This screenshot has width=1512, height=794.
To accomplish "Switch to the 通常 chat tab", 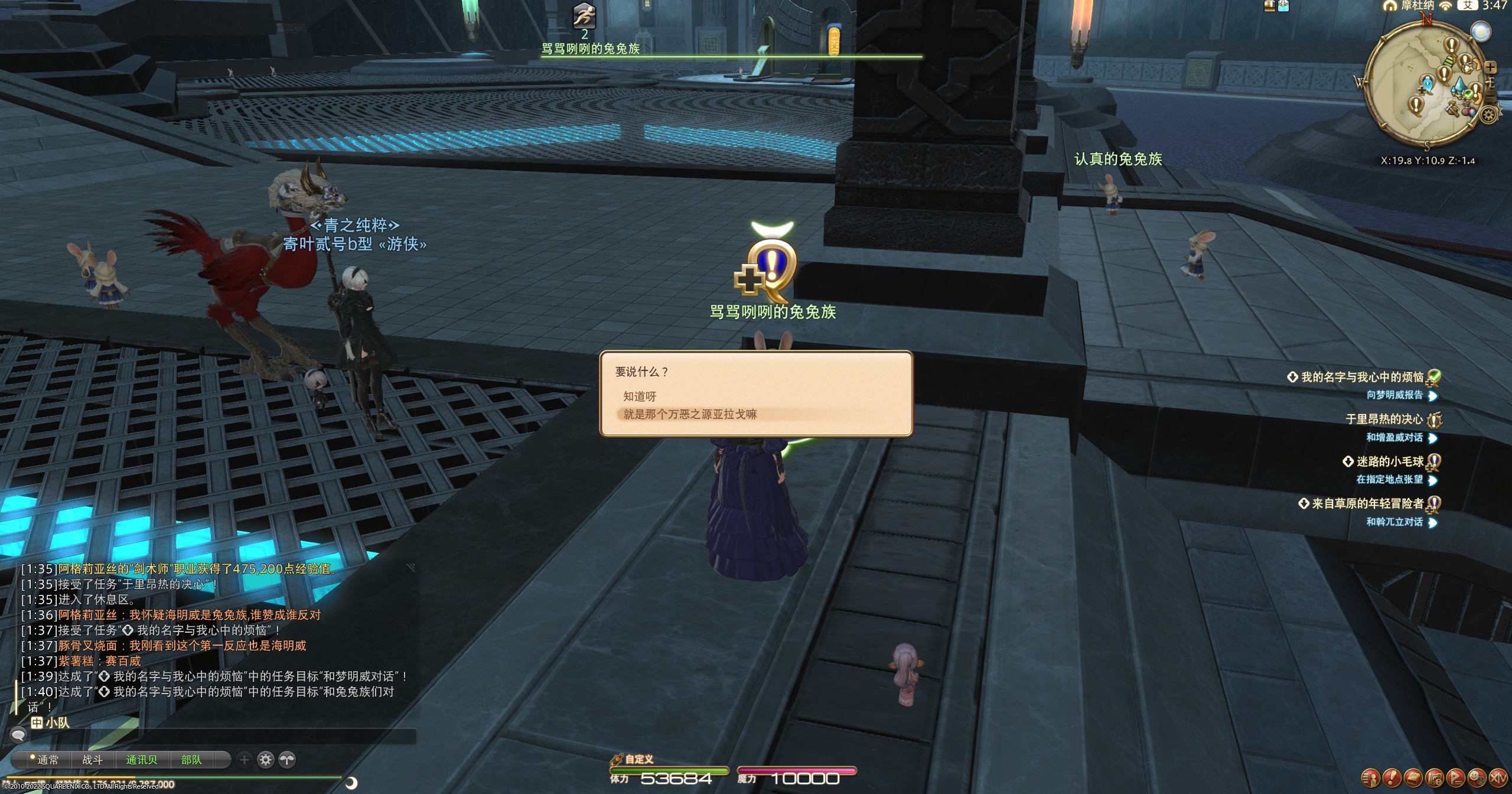I will (x=47, y=760).
